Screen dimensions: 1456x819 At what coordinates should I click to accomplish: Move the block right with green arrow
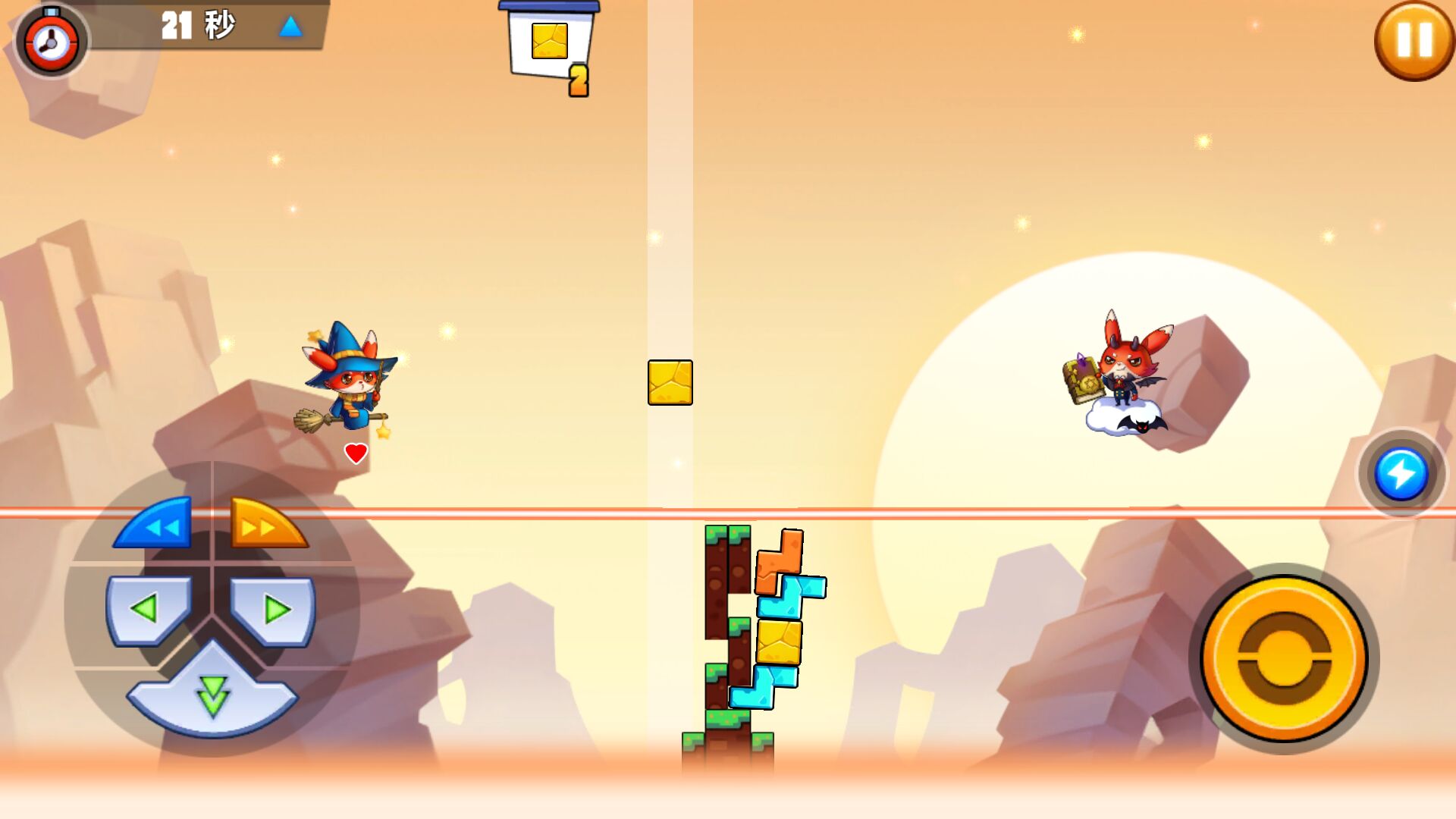pyautogui.click(x=273, y=609)
